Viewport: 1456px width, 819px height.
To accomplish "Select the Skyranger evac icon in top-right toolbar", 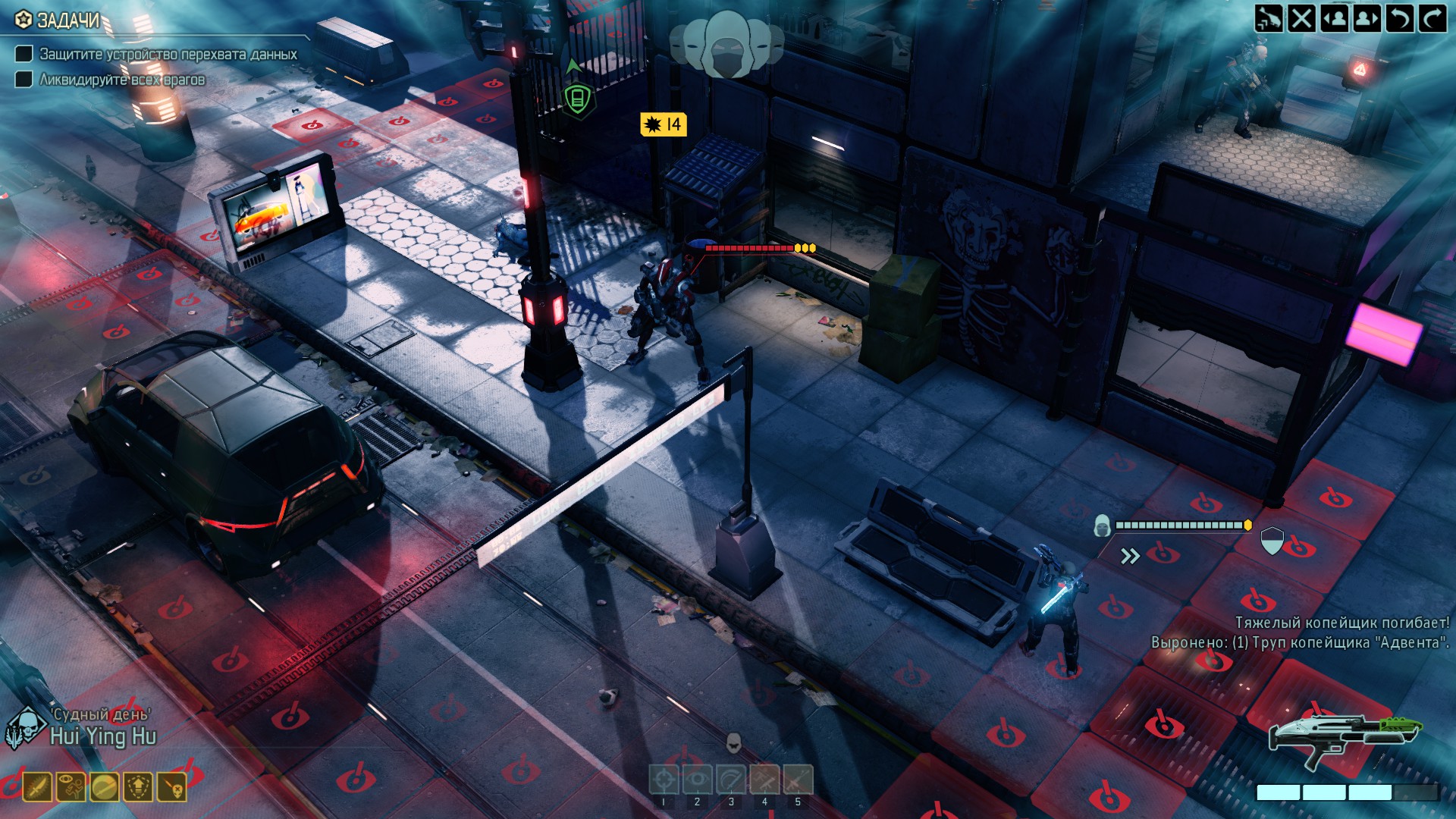I will tap(1268, 17).
